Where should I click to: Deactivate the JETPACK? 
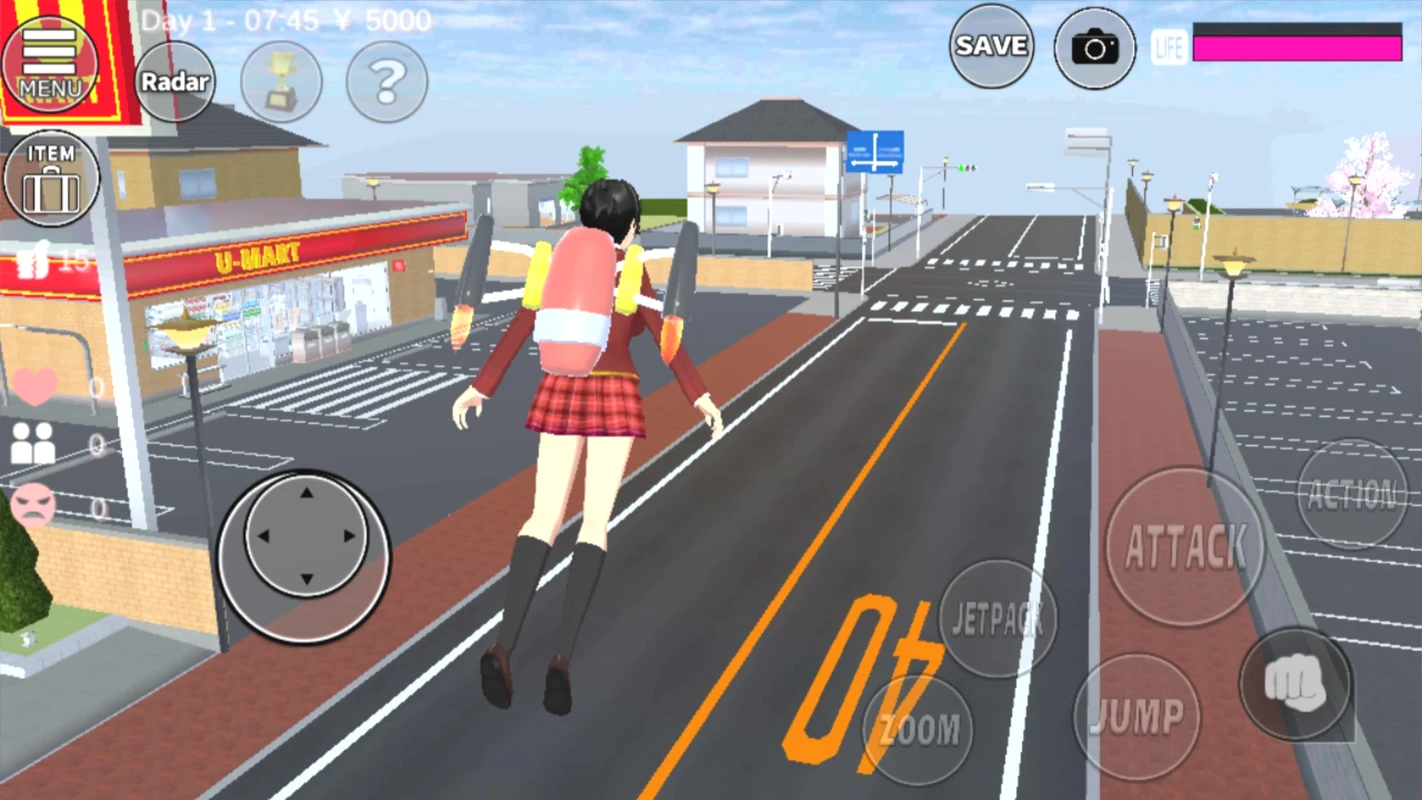[x=998, y=618]
